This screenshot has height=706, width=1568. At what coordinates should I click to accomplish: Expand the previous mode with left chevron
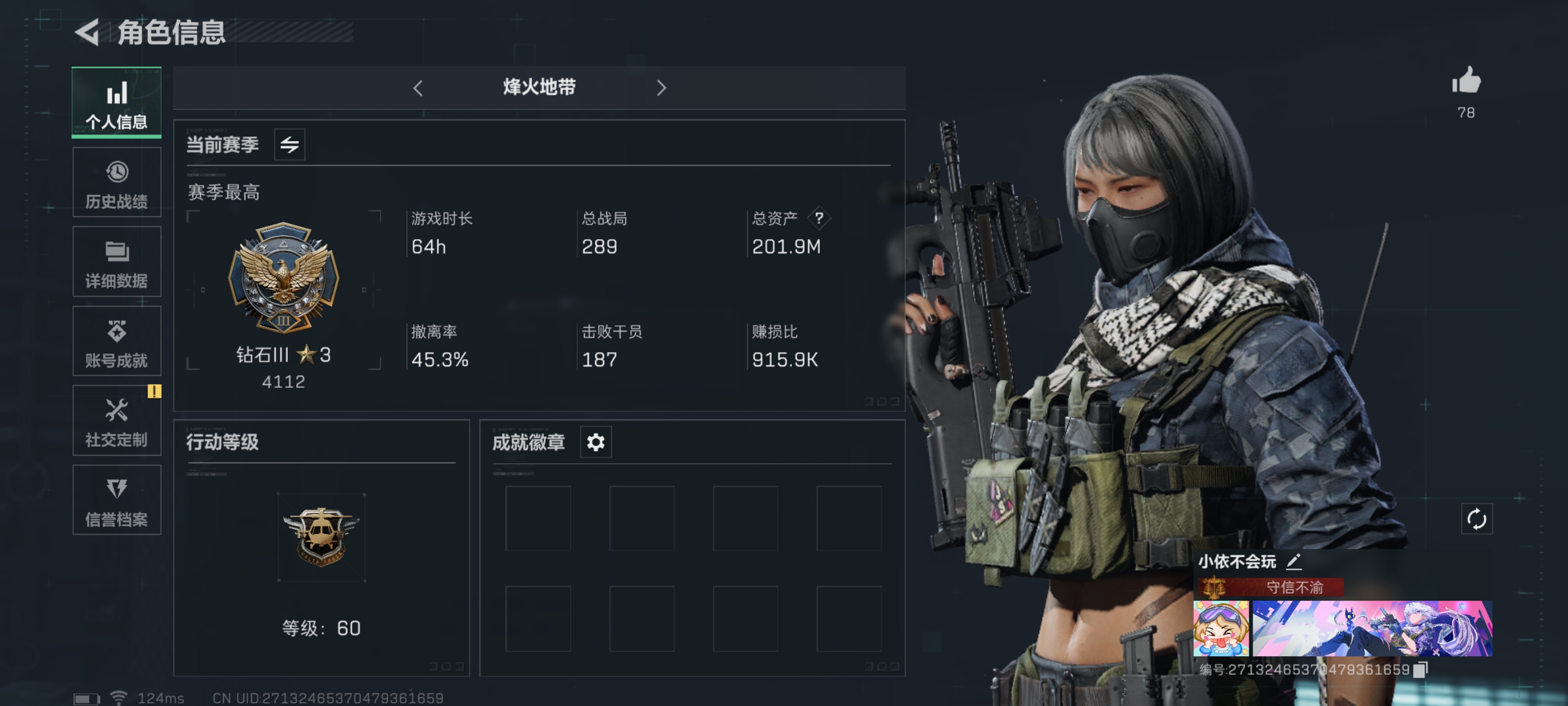(x=418, y=89)
